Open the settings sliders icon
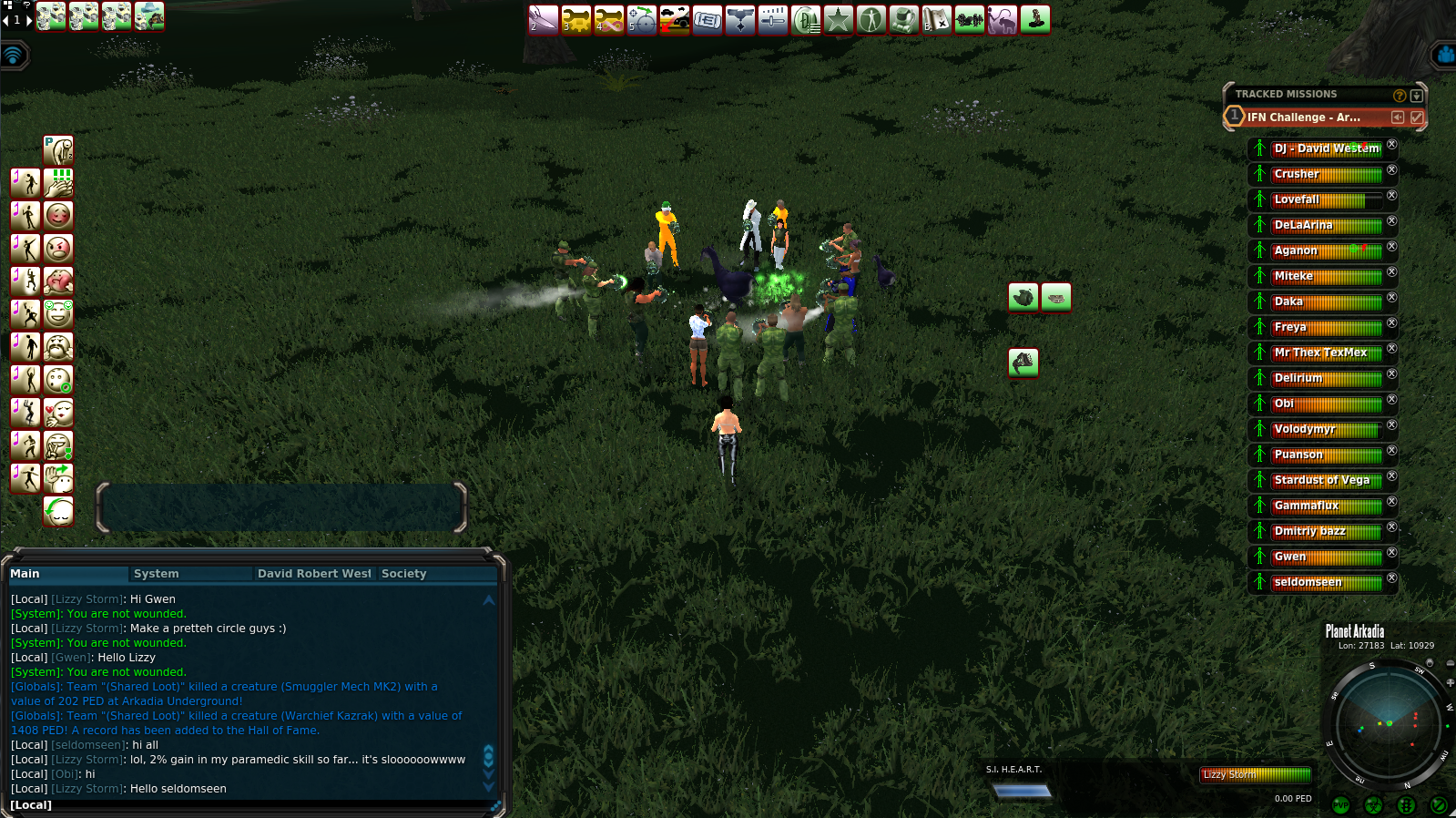1456x818 pixels. [x=773, y=19]
